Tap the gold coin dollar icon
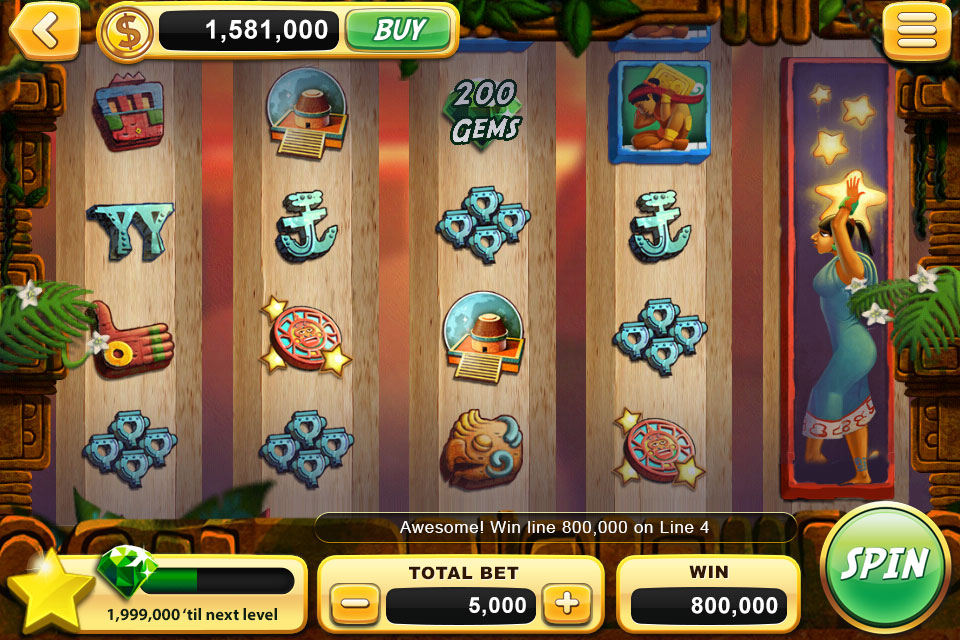 [126, 31]
